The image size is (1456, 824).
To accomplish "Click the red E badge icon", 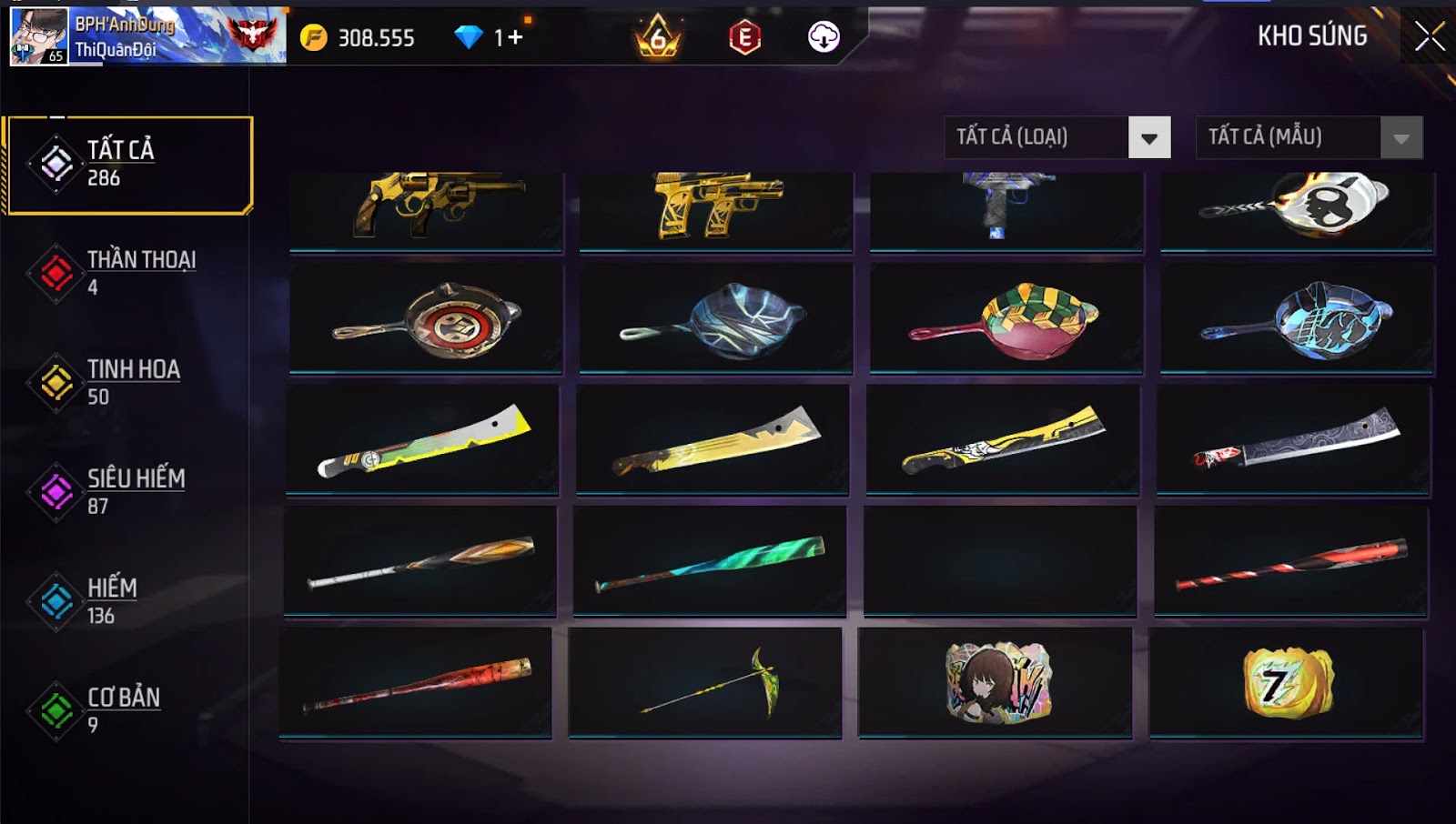I will [x=744, y=37].
